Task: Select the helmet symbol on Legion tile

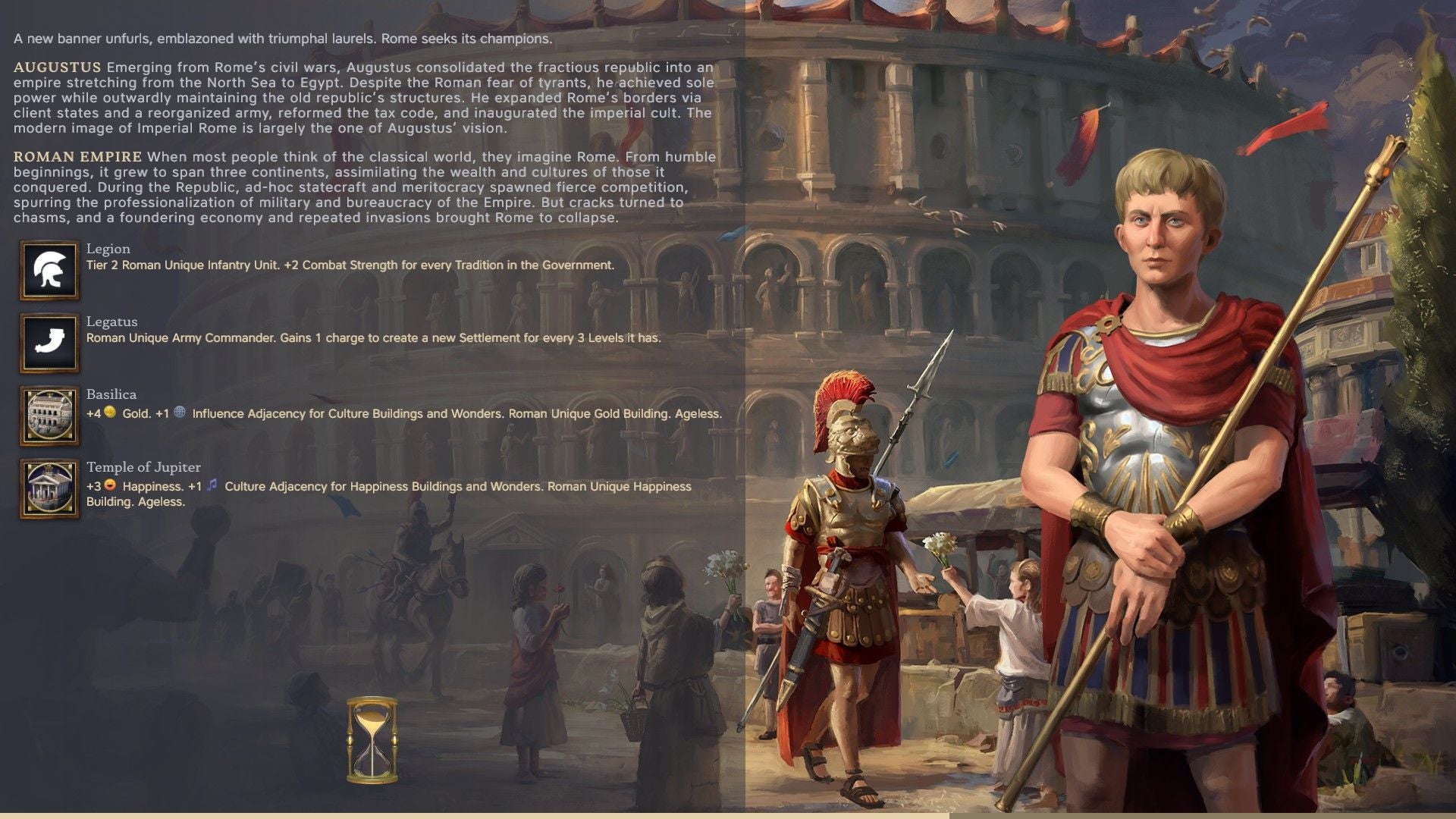Action: coord(49,269)
